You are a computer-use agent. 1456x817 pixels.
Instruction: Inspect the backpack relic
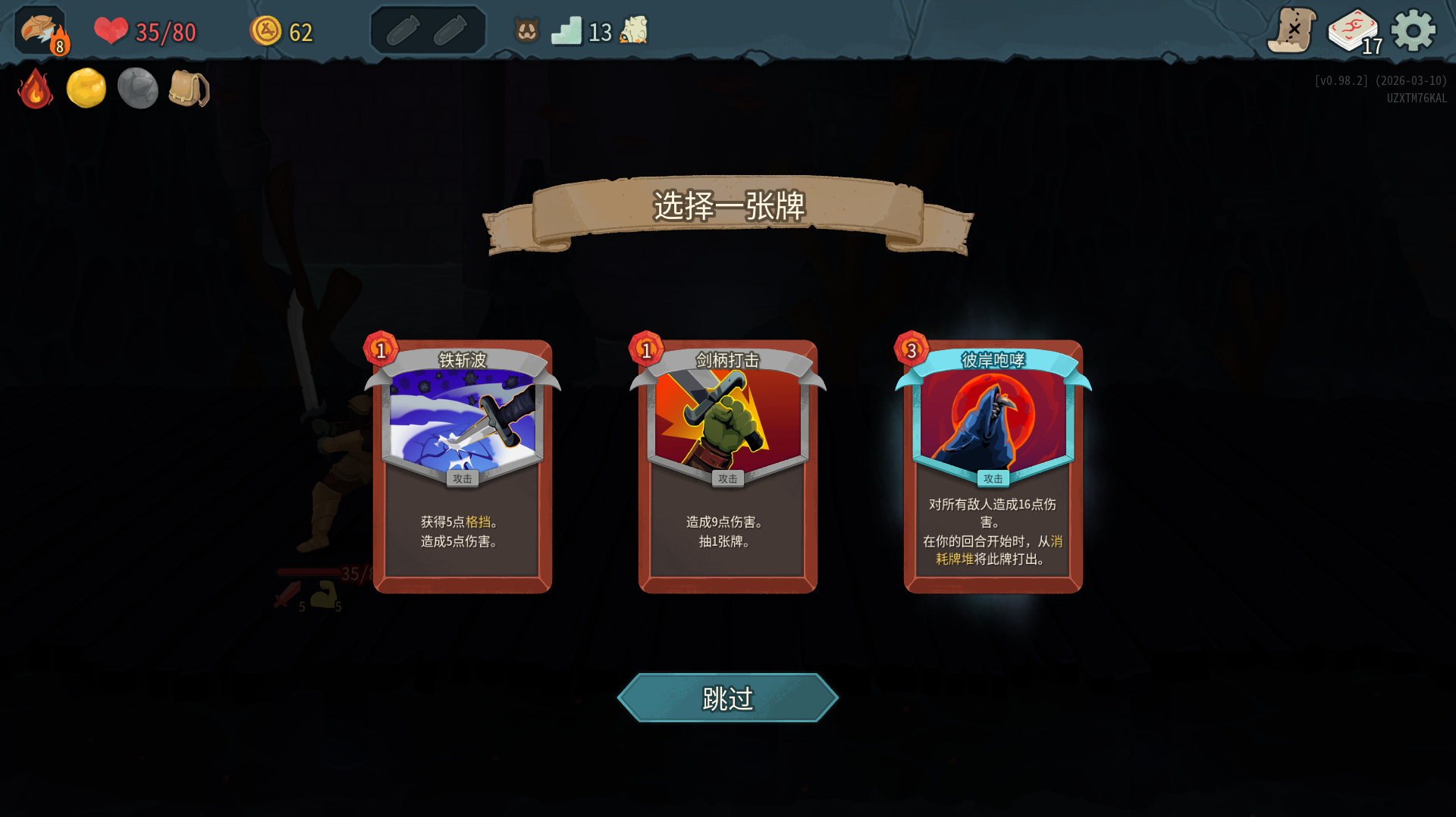coord(188,89)
